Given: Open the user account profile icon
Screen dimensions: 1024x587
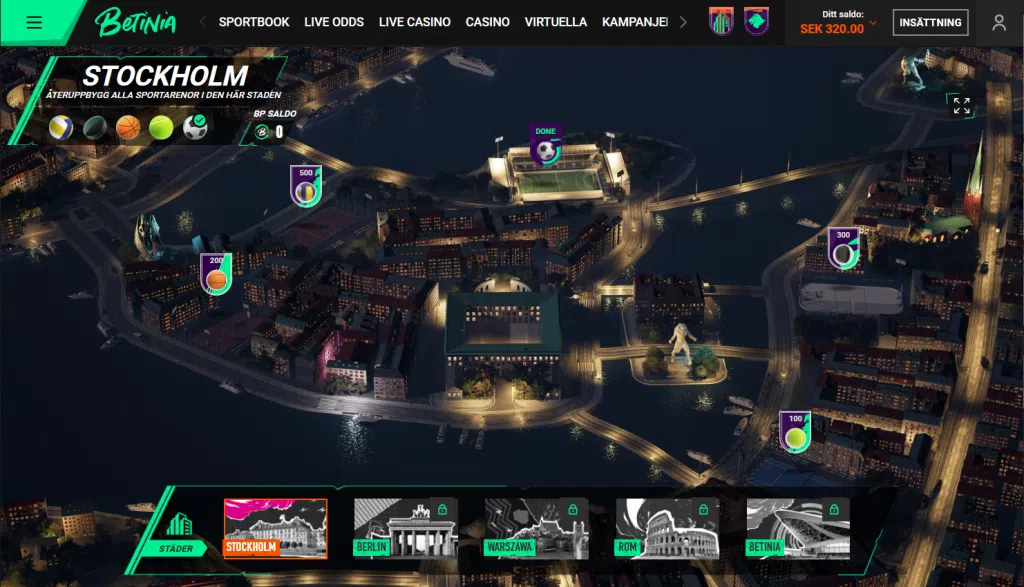Looking at the screenshot, I should (998, 22).
